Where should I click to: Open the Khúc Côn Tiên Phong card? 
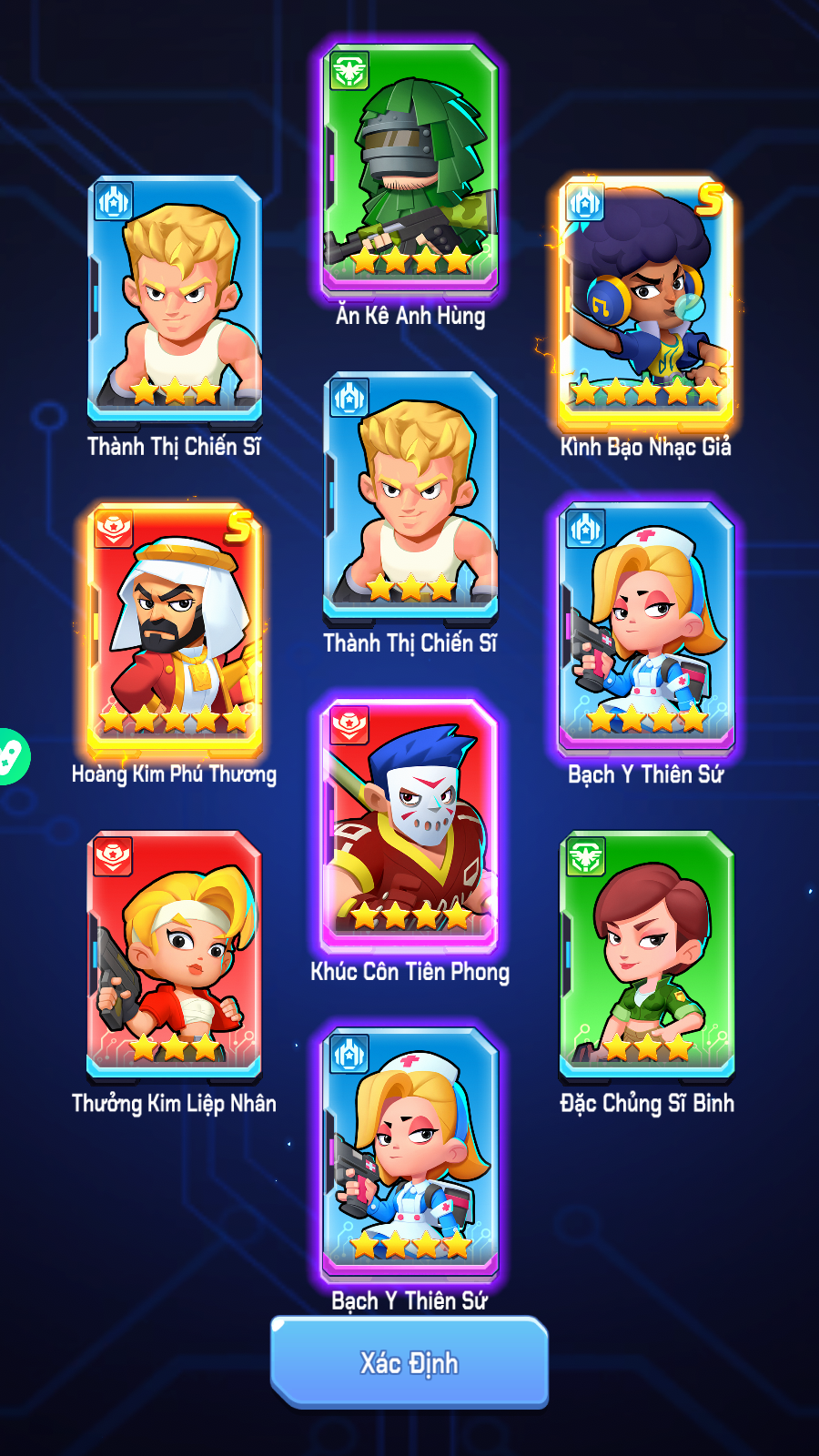[x=409, y=824]
